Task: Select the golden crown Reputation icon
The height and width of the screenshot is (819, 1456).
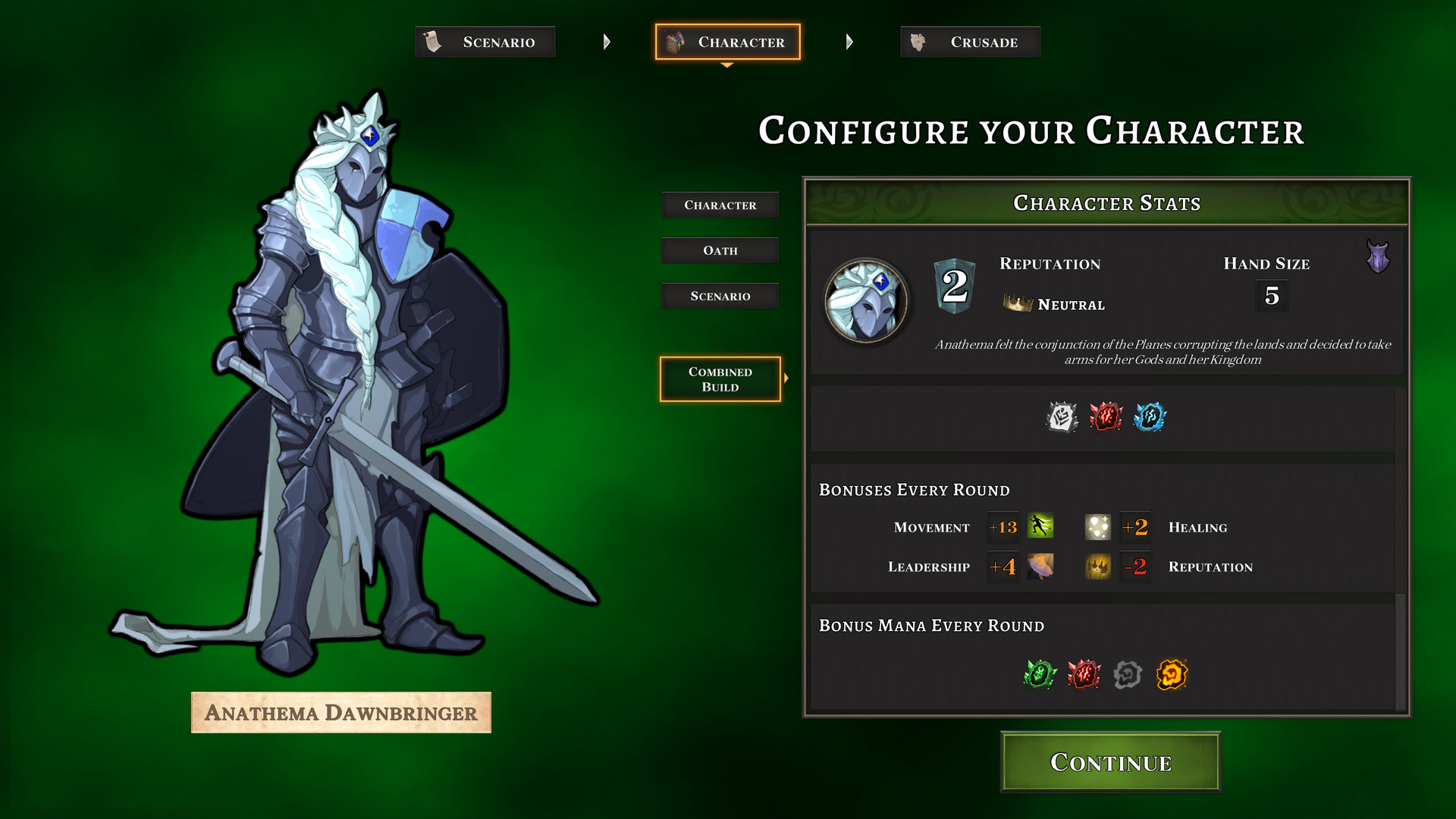Action: (1097, 566)
